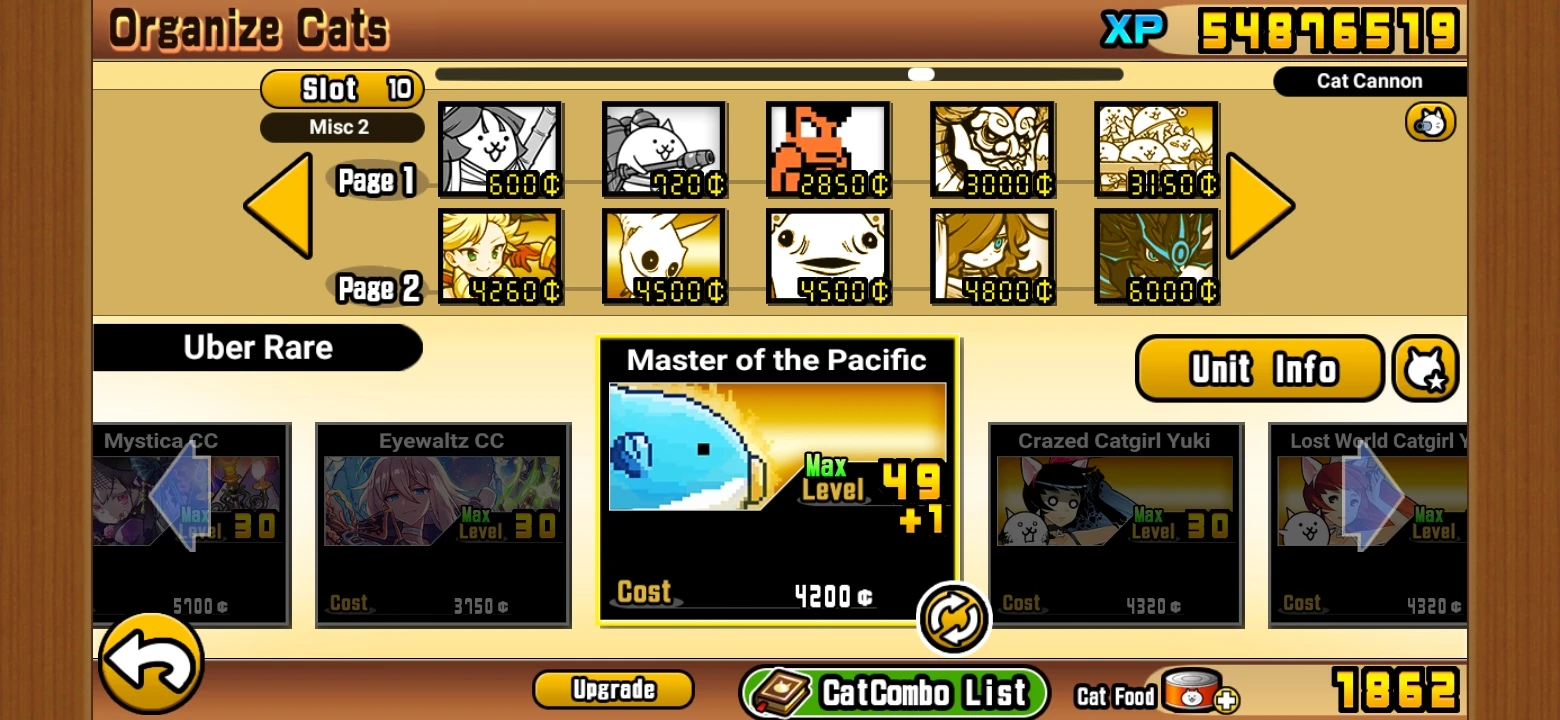Screen dimensions: 1560x720
Task: Click the horizontal page scrollbar at top
Action: click(x=920, y=73)
